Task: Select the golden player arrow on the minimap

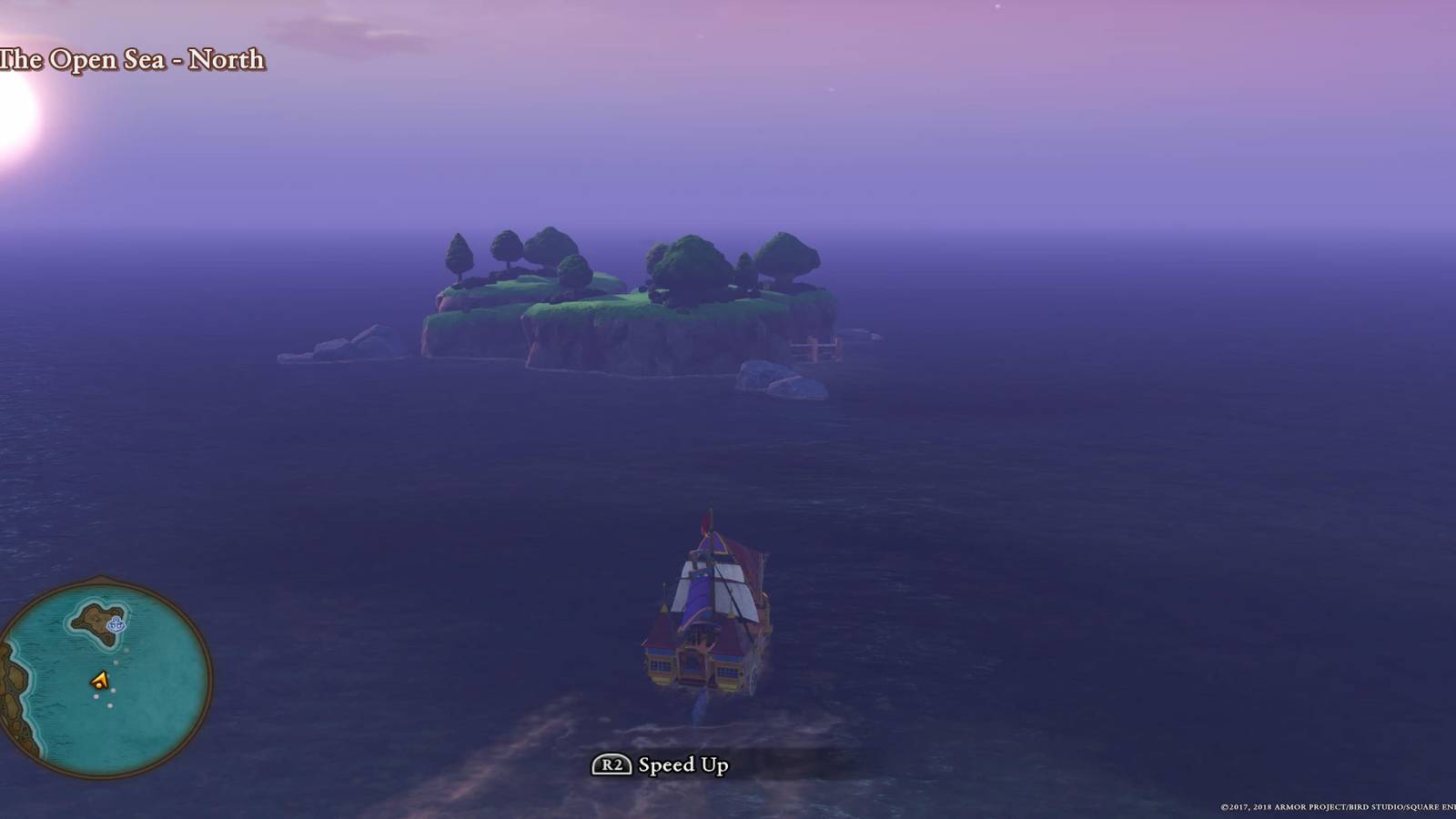Action: click(x=100, y=680)
